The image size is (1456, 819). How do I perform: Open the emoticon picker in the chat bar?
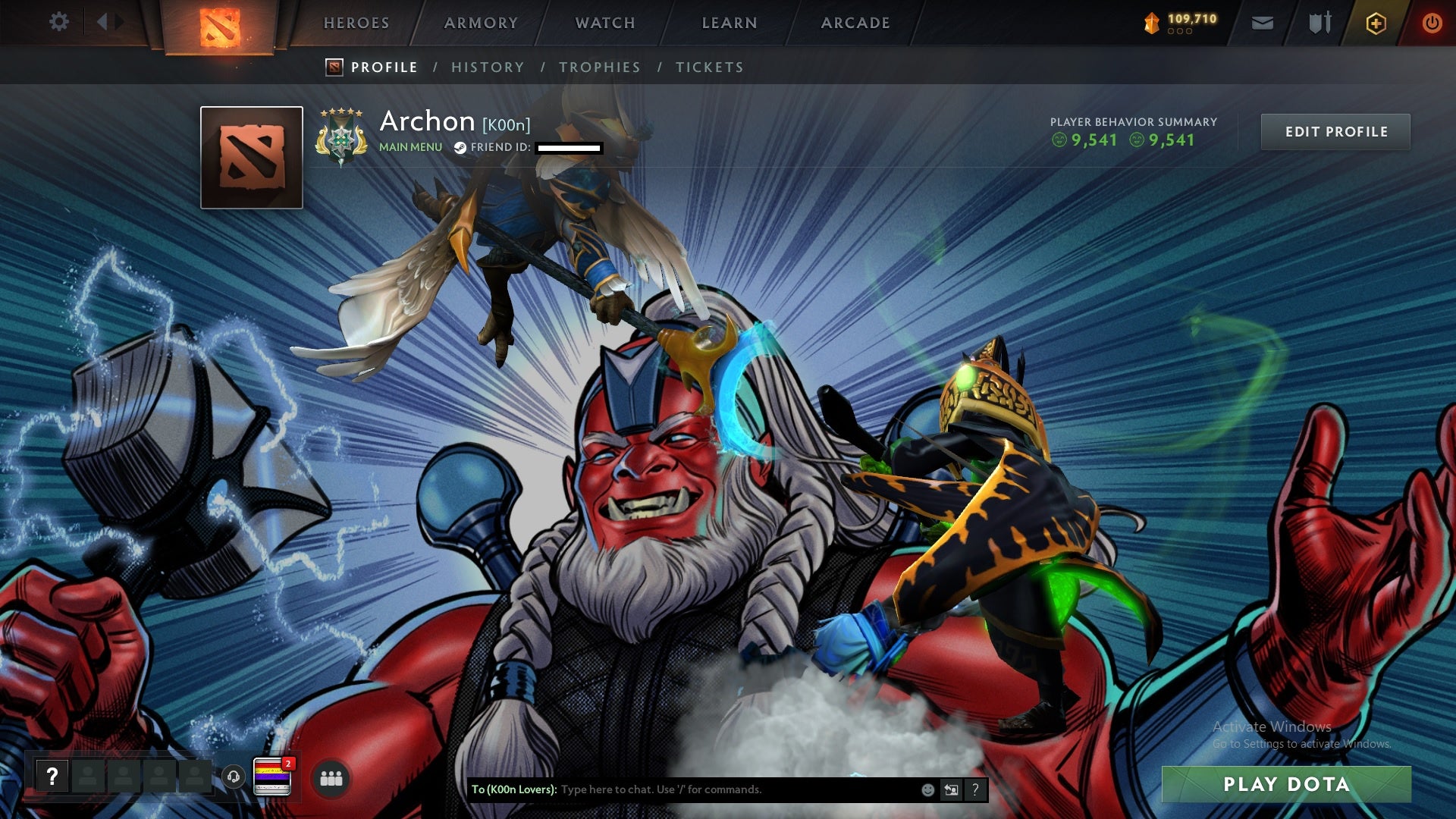[x=927, y=789]
